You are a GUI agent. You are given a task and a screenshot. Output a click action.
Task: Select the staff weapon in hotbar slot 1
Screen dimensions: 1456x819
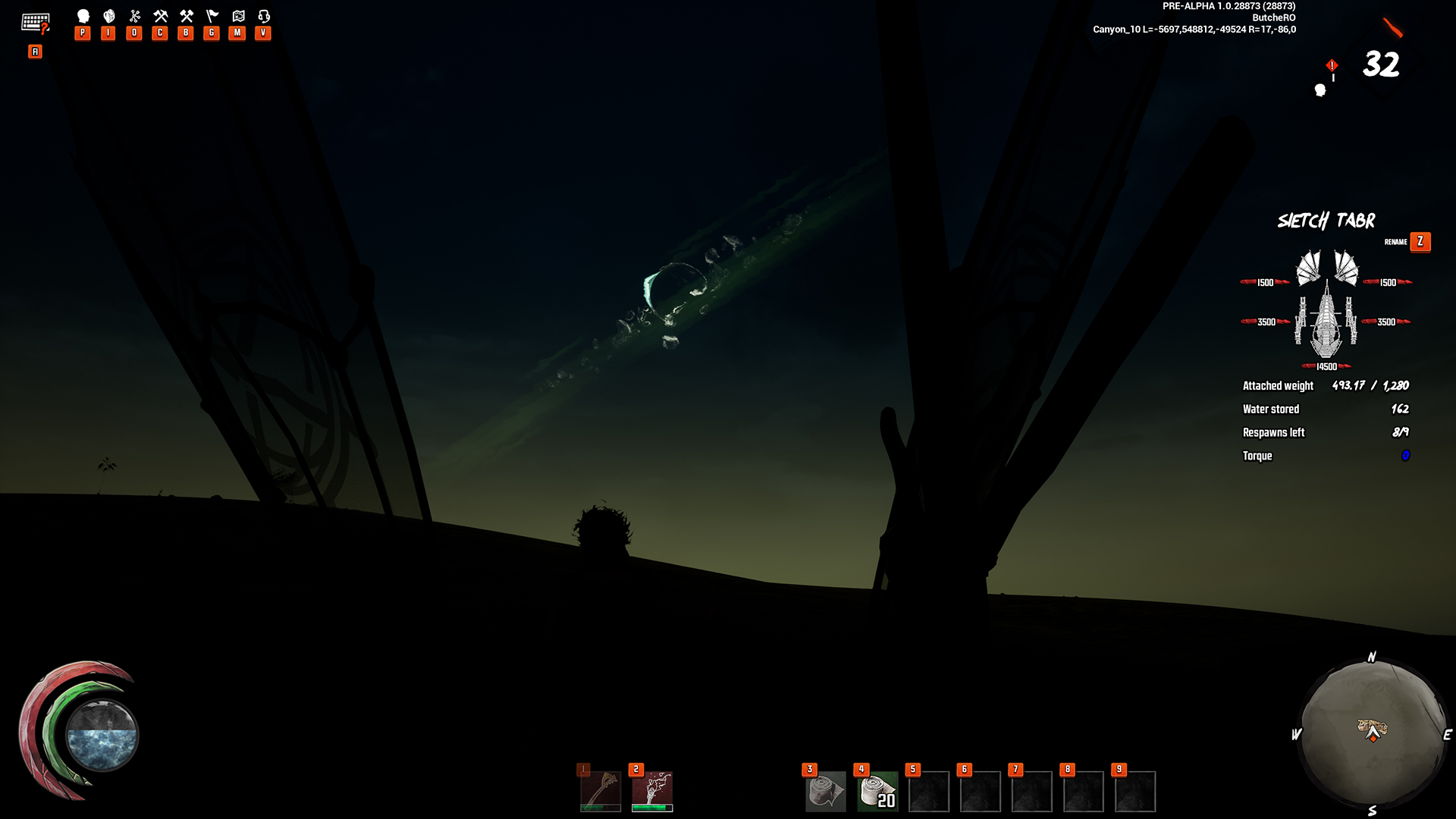(x=601, y=791)
